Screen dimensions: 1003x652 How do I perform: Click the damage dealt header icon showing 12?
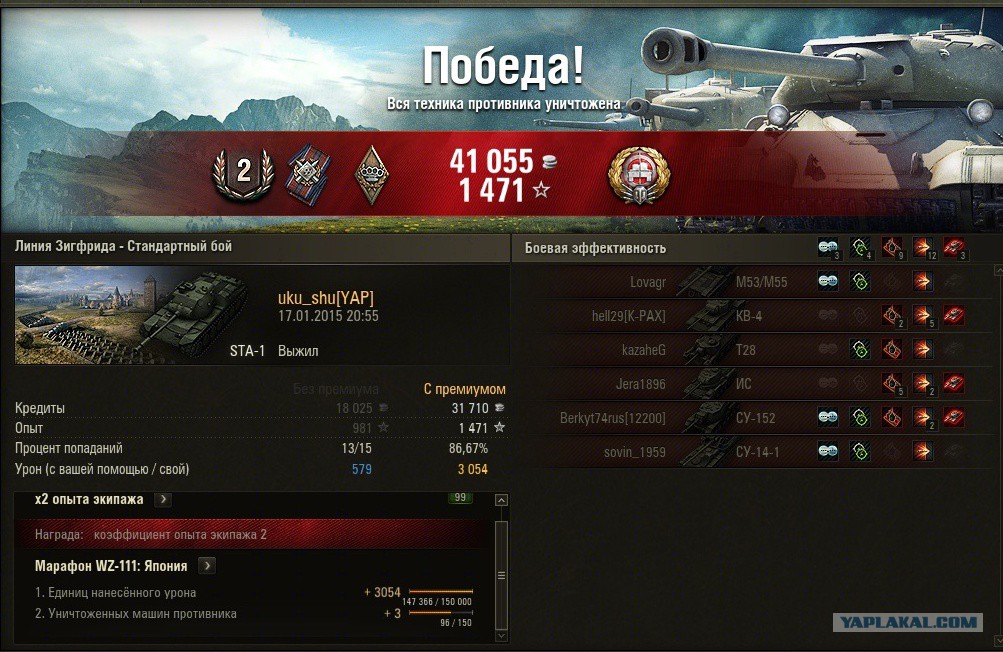(x=922, y=248)
